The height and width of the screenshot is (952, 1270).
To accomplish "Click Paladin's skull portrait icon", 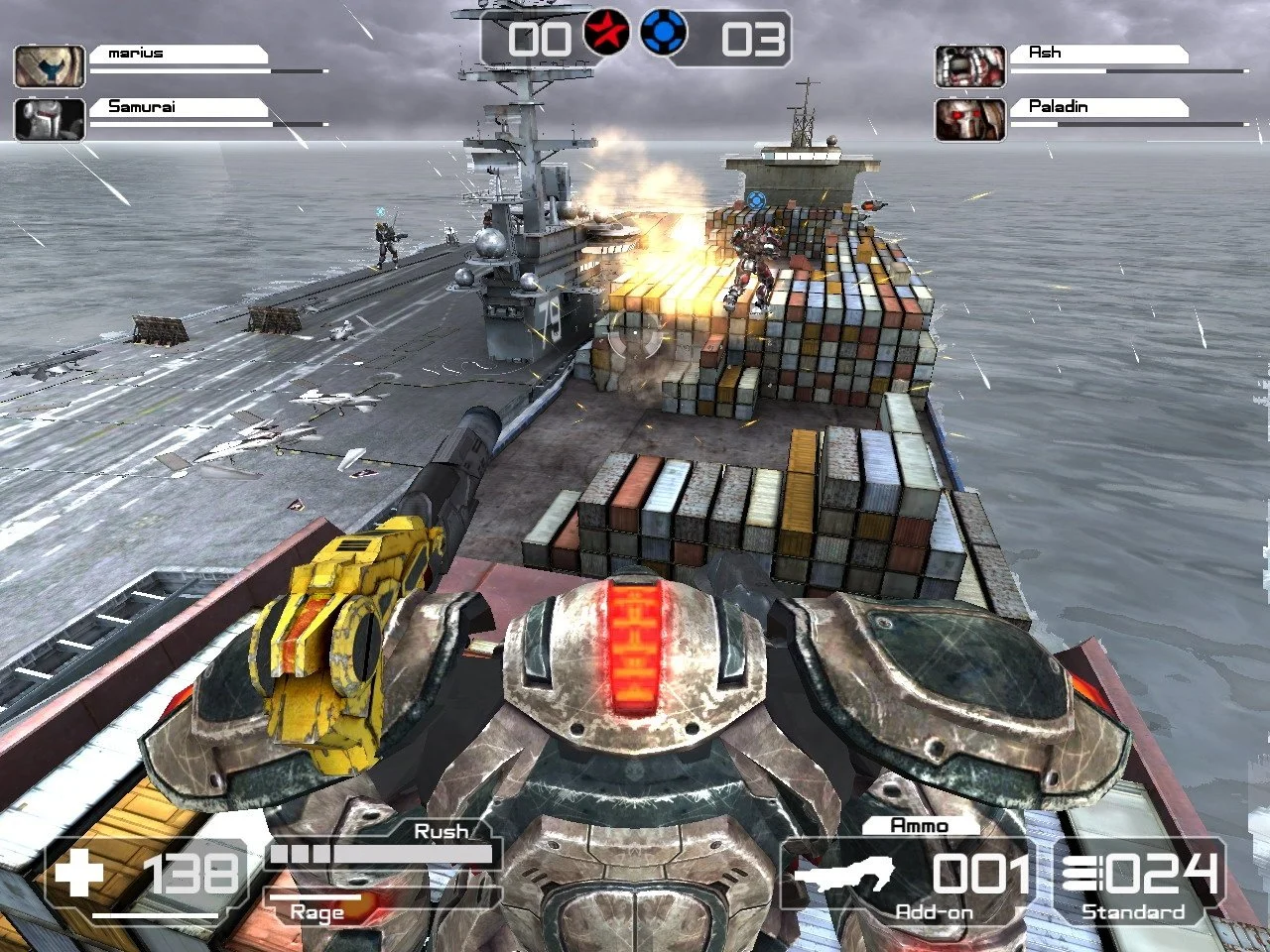I will (x=969, y=121).
